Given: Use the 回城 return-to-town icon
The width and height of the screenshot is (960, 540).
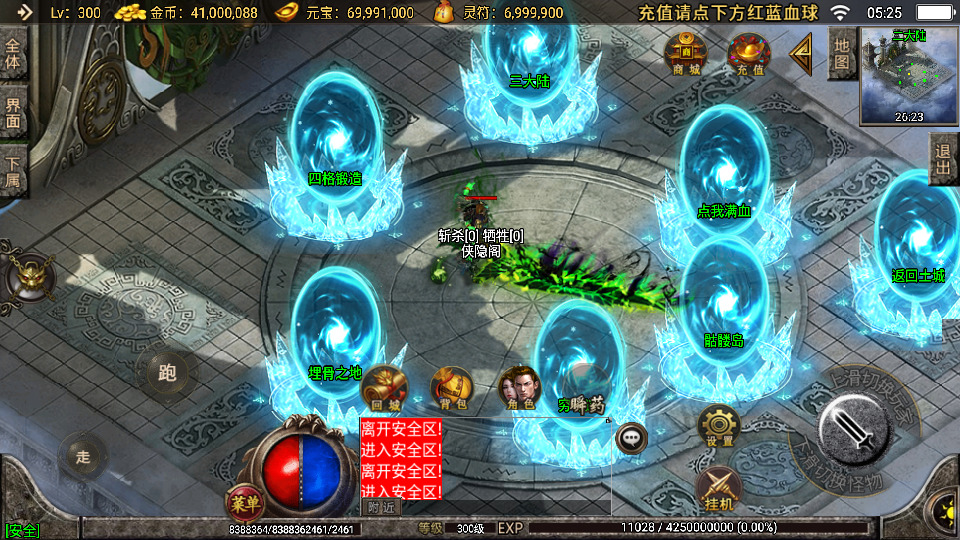Looking at the screenshot, I should pos(385,388).
